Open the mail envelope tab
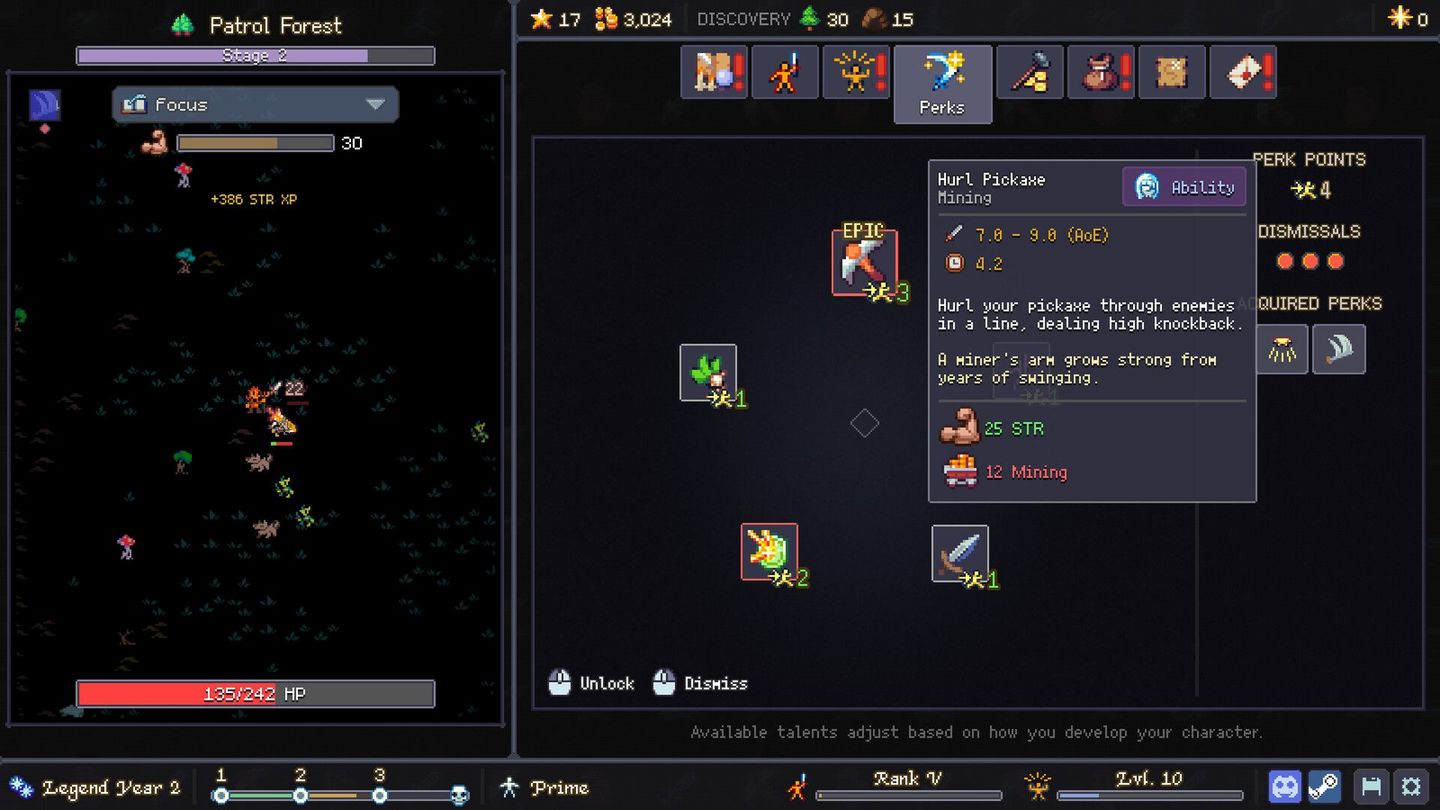1440x810 pixels. [1243, 71]
